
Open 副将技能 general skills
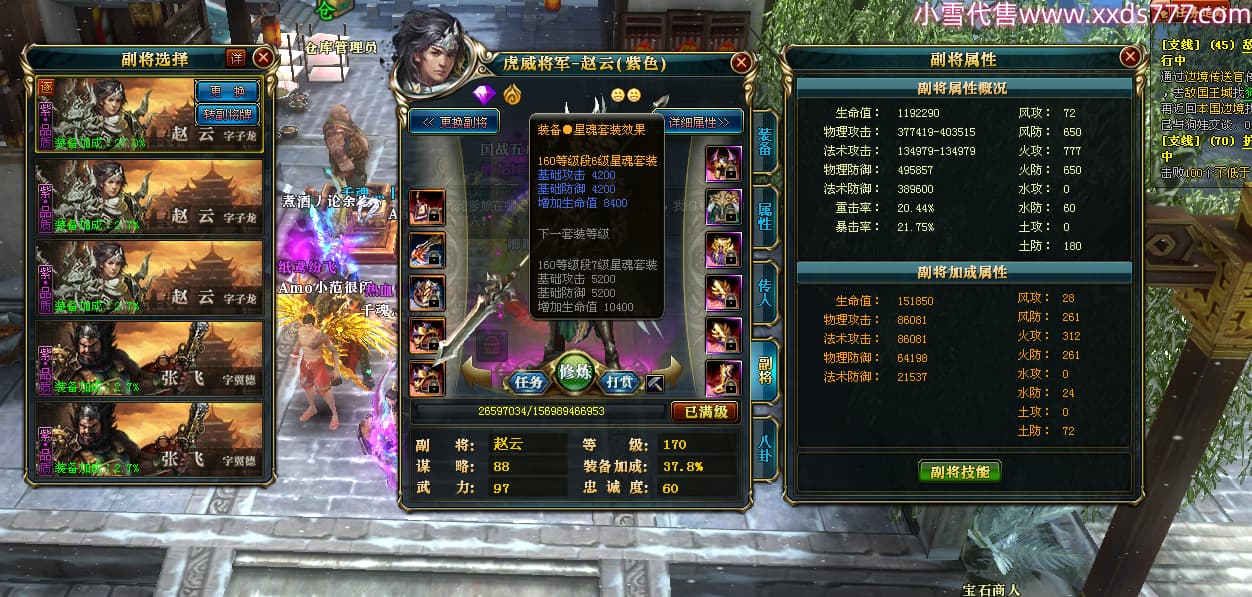pyautogui.click(x=959, y=470)
